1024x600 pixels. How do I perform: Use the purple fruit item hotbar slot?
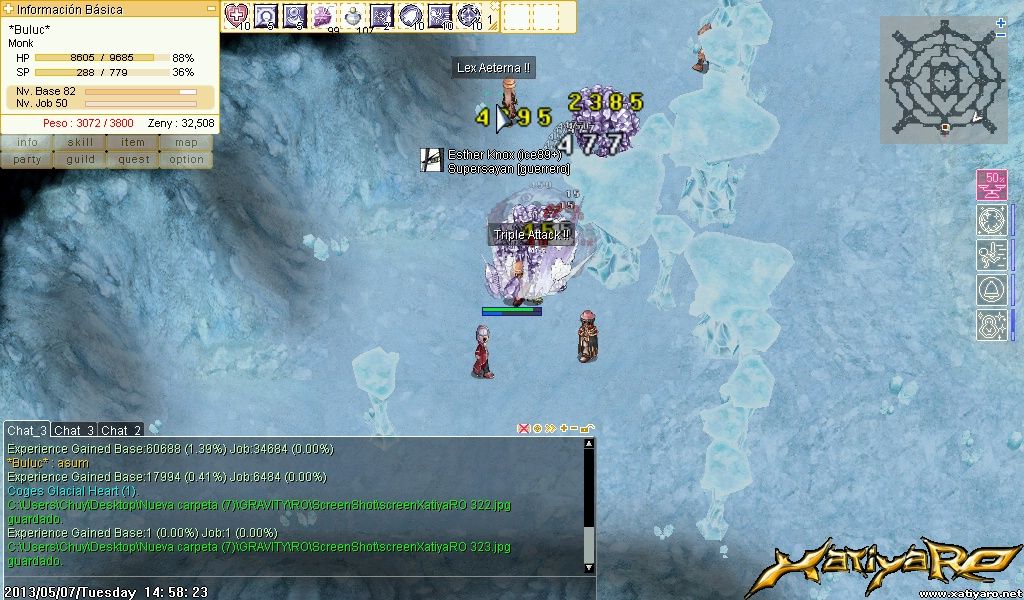[324, 15]
